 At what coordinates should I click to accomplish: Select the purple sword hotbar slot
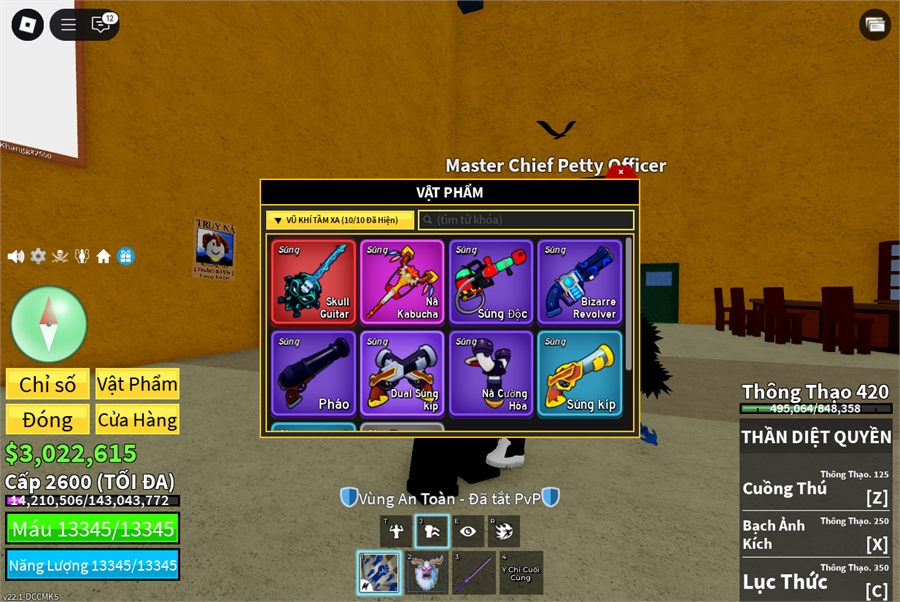(x=474, y=573)
